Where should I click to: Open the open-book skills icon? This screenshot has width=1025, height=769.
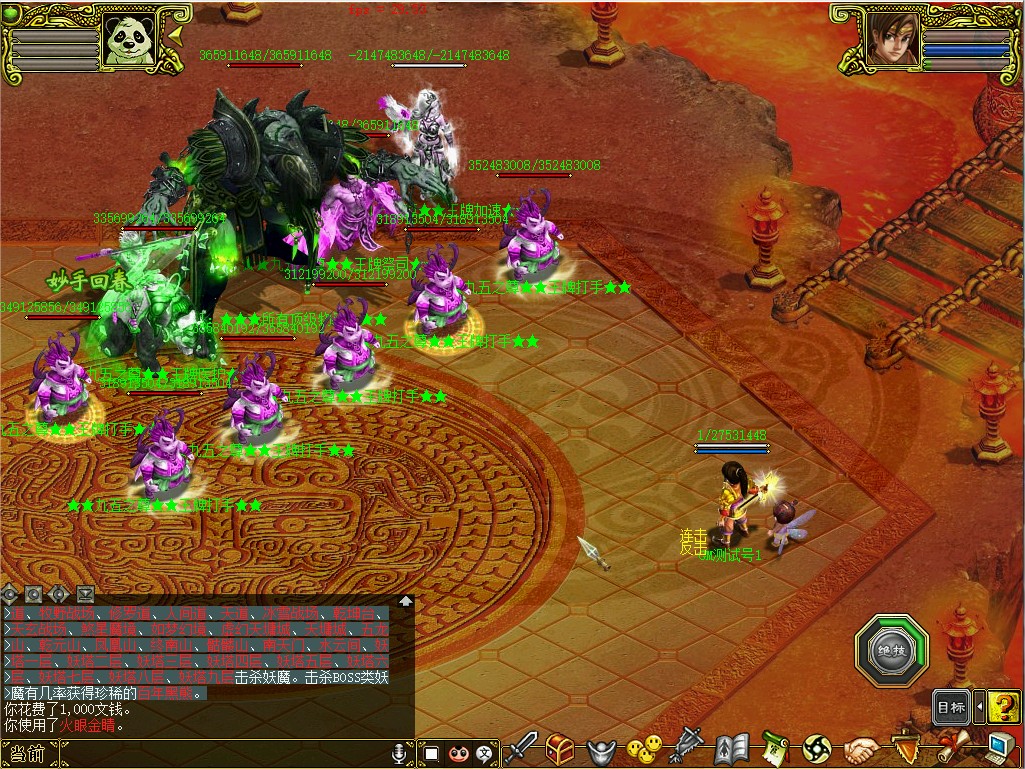pos(731,749)
